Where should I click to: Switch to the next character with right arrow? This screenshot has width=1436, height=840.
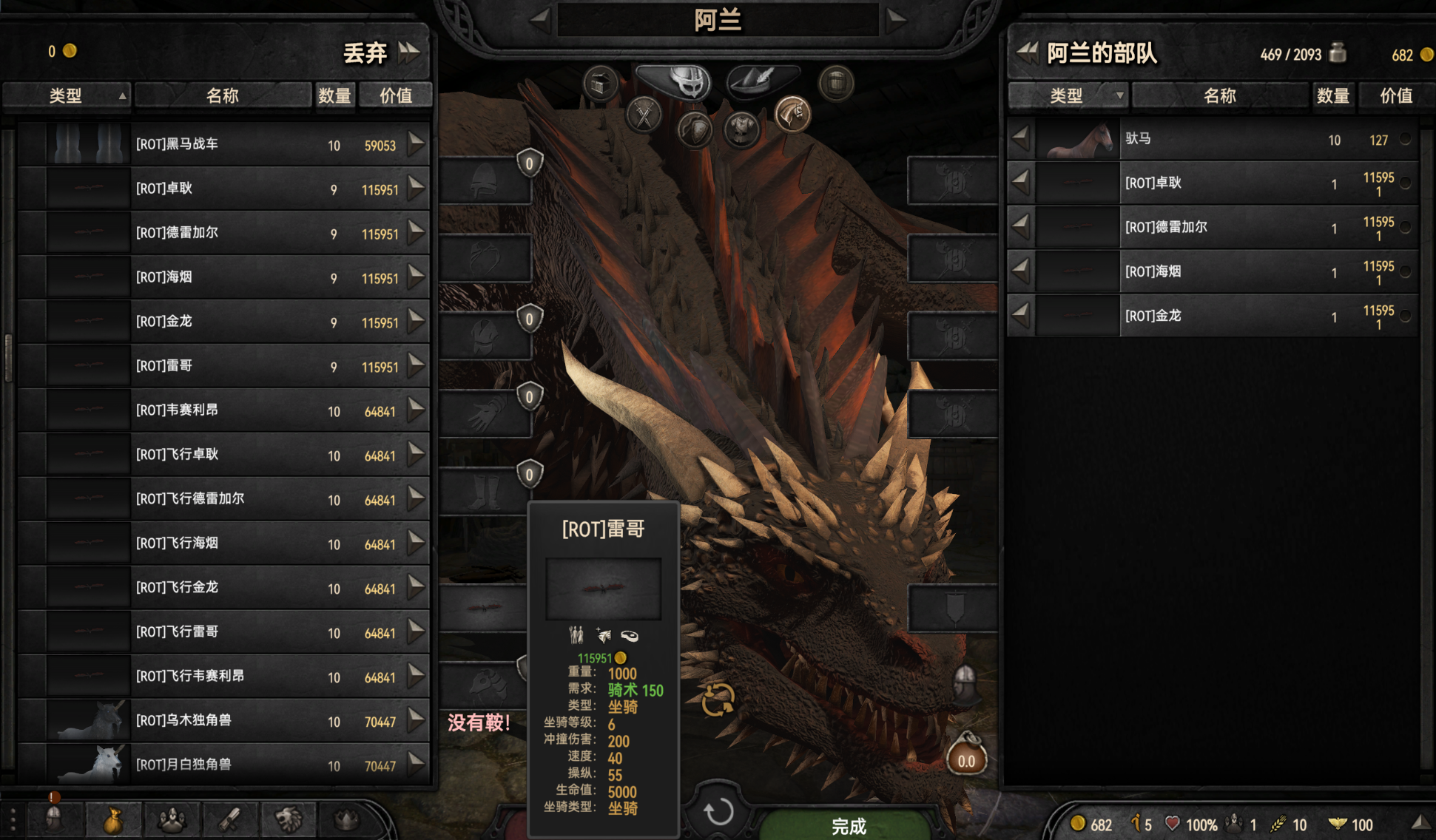click(896, 19)
